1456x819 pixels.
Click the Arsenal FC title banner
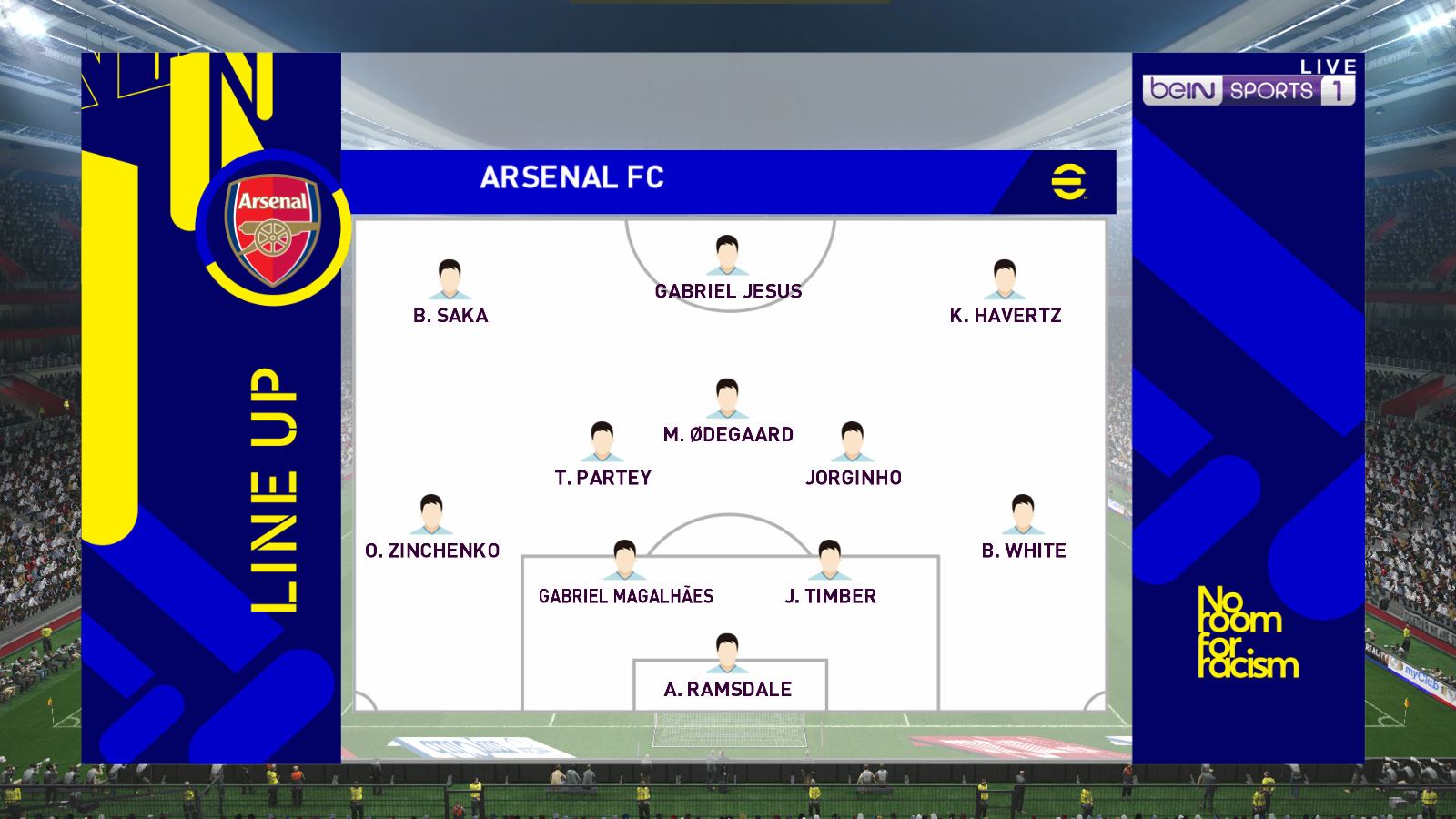tap(572, 177)
